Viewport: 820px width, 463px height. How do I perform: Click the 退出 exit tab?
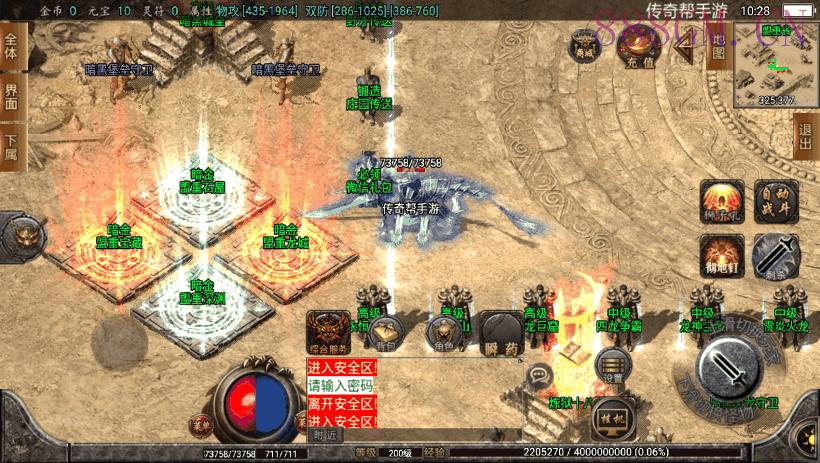coord(806,135)
